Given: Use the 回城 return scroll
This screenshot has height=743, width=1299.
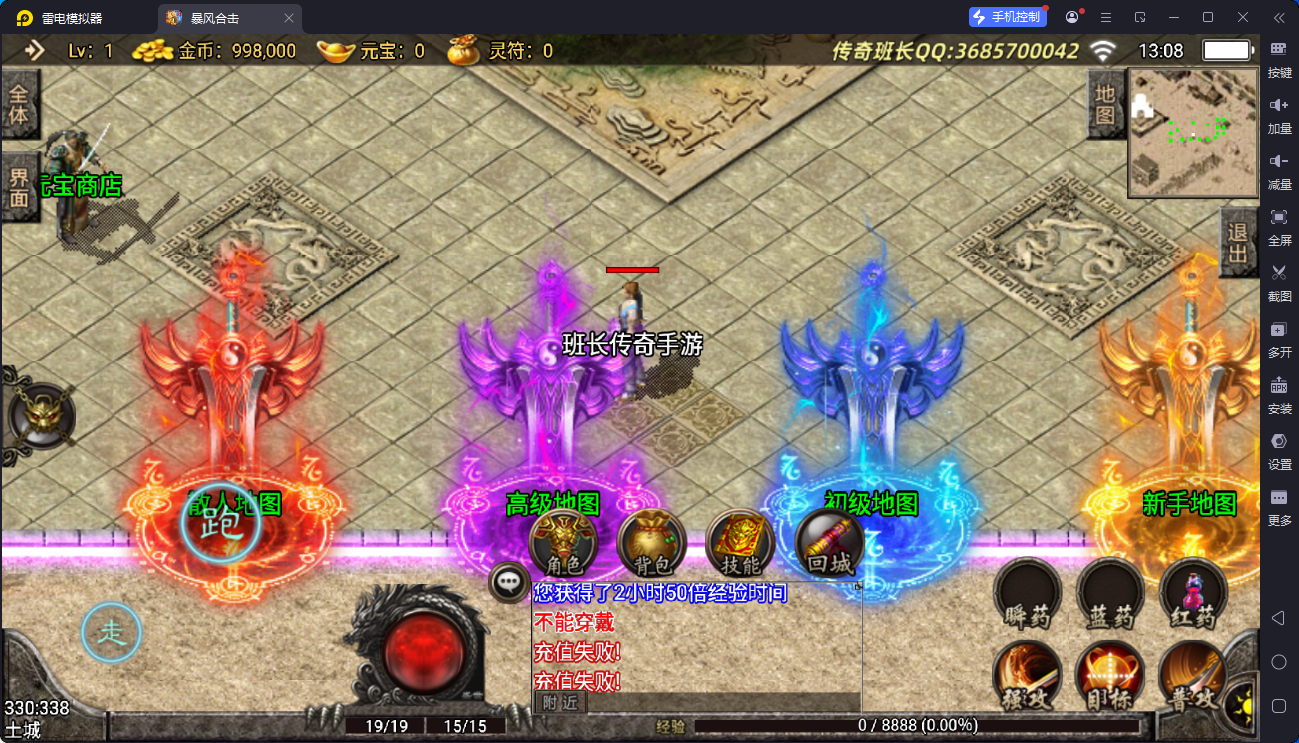Looking at the screenshot, I should pyautogui.click(x=829, y=545).
